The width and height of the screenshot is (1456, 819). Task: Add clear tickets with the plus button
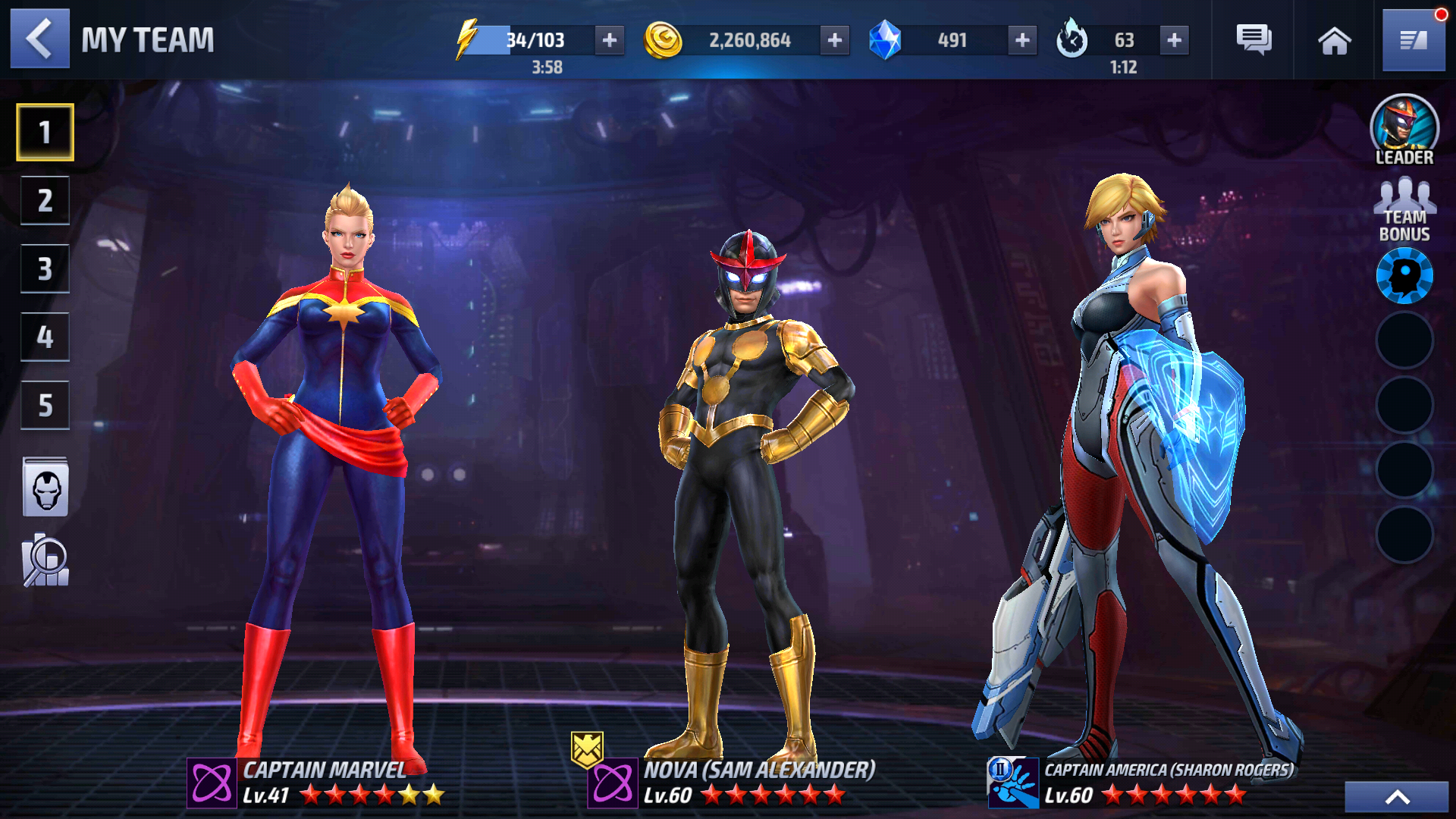[1173, 40]
